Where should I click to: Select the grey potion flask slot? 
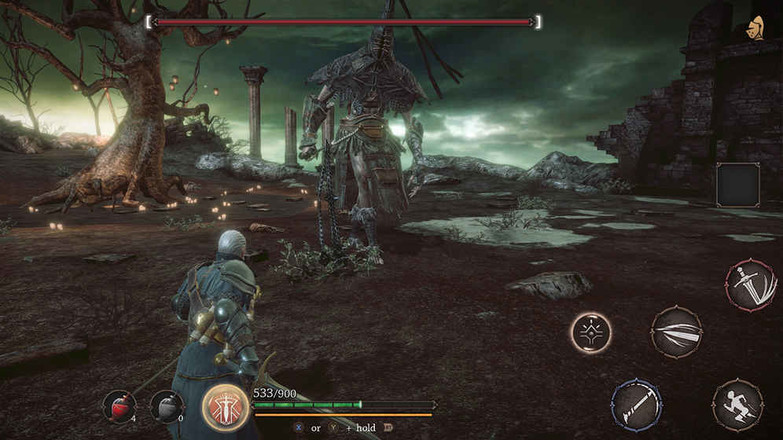(166, 405)
